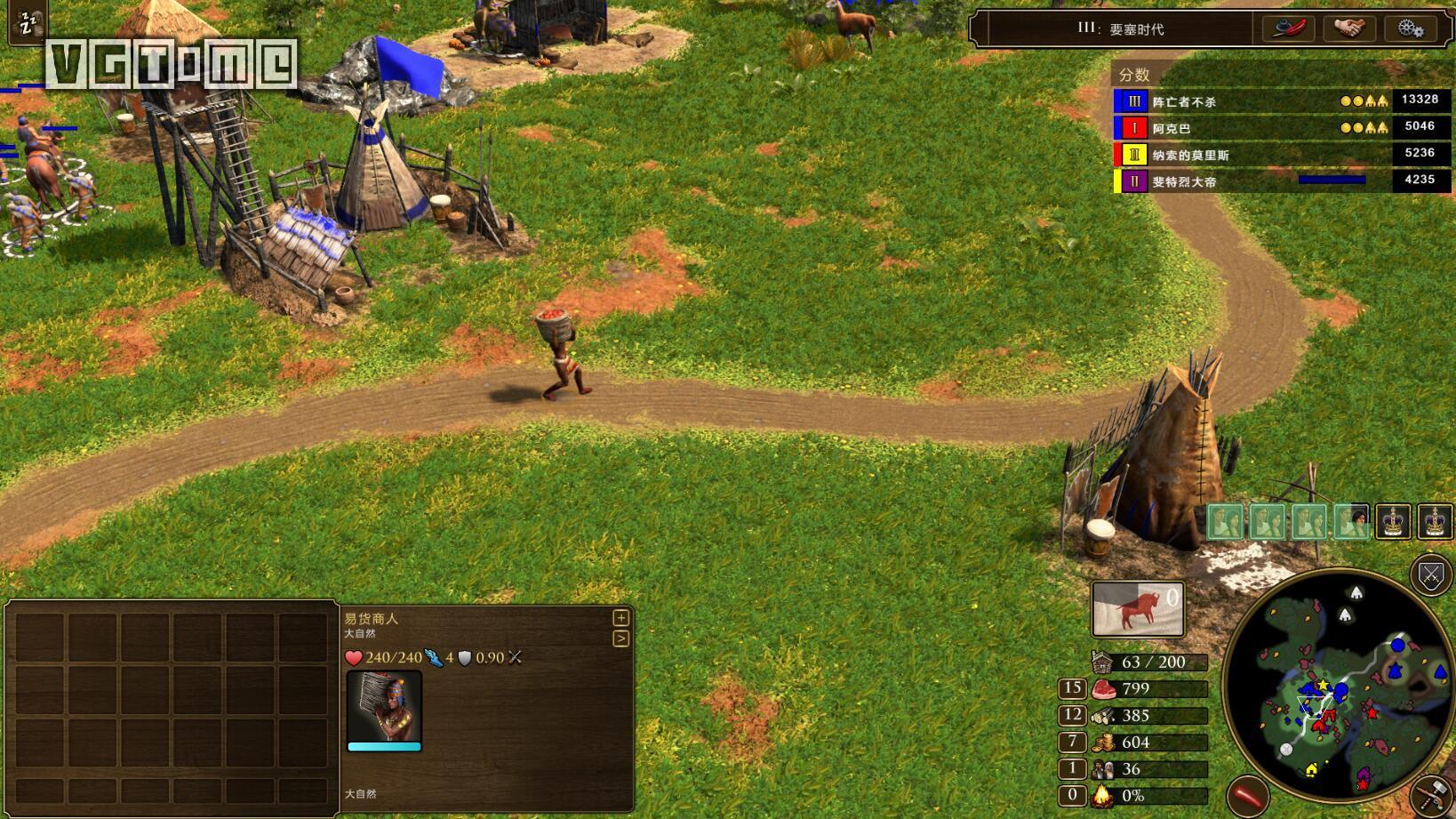
Task: Open the handshake diplomacy panel
Action: point(1348,28)
